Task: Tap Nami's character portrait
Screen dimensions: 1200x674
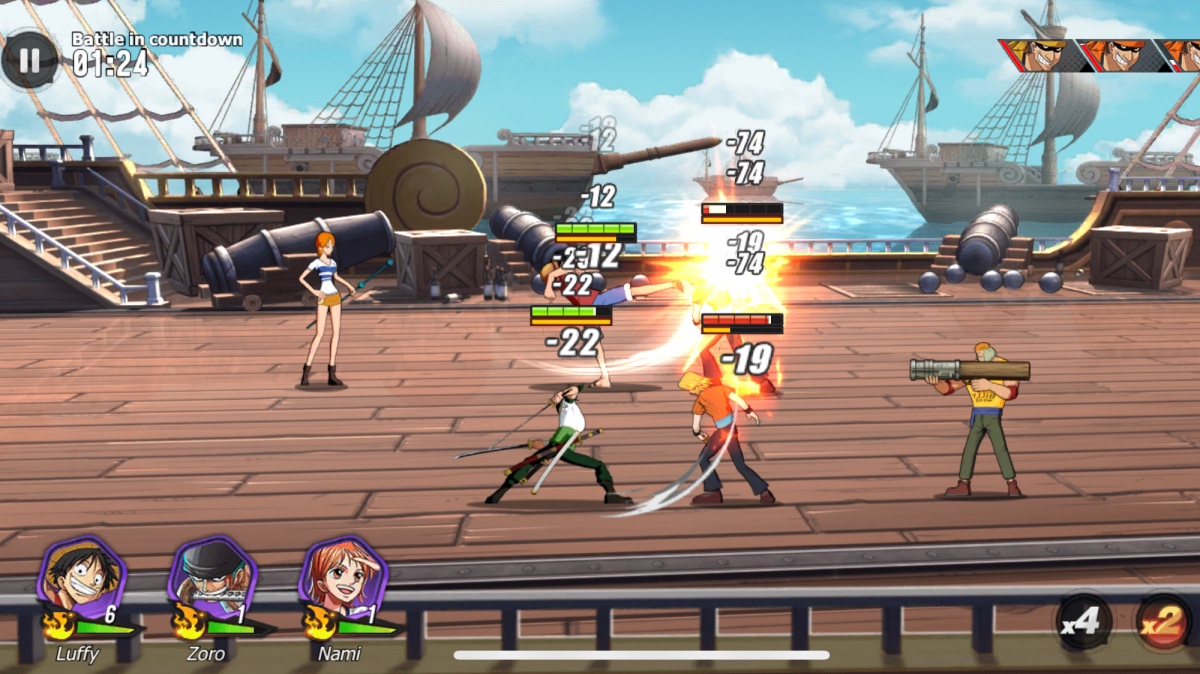Action: tap(342, 578)
